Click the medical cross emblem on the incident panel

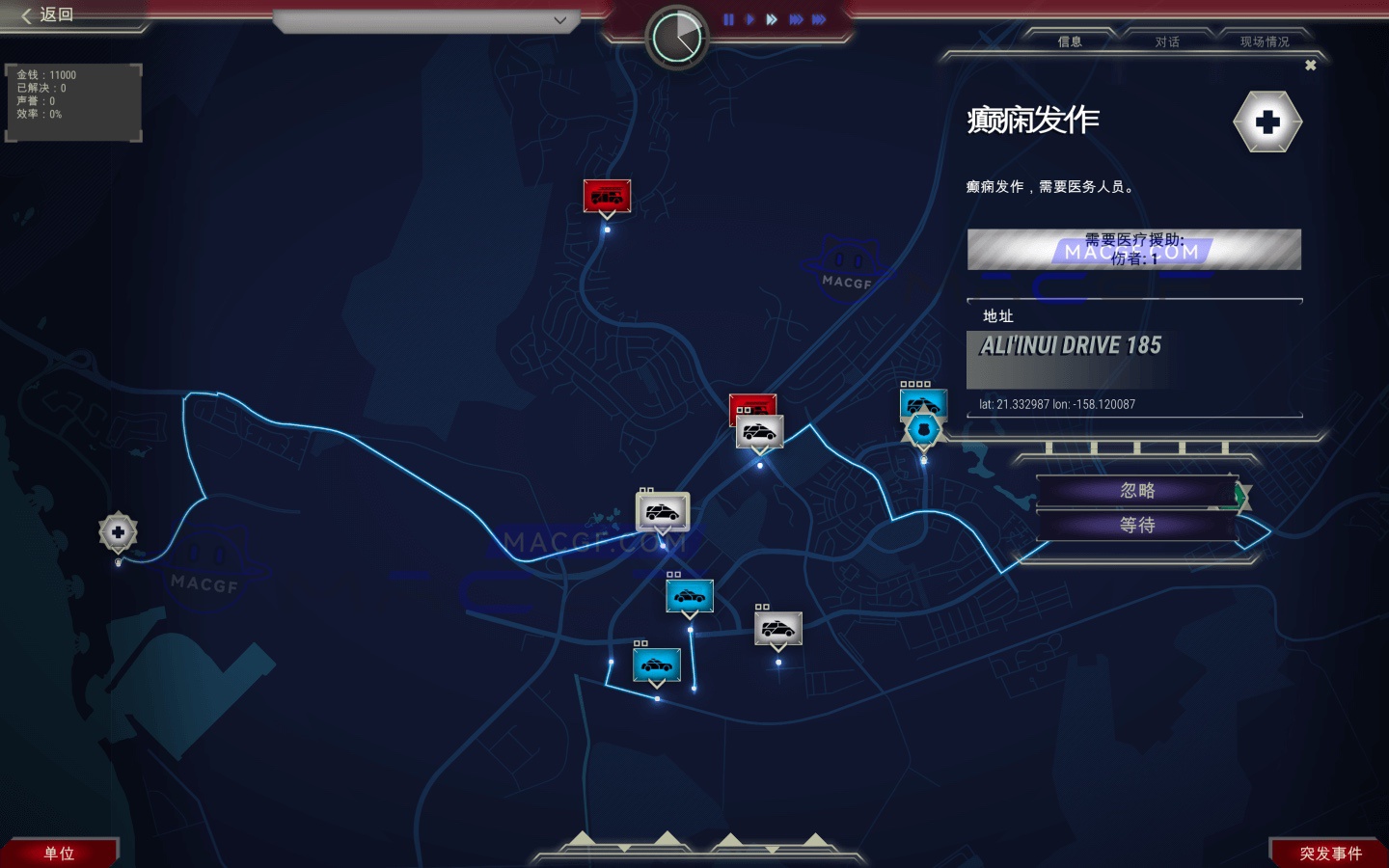1267,122
